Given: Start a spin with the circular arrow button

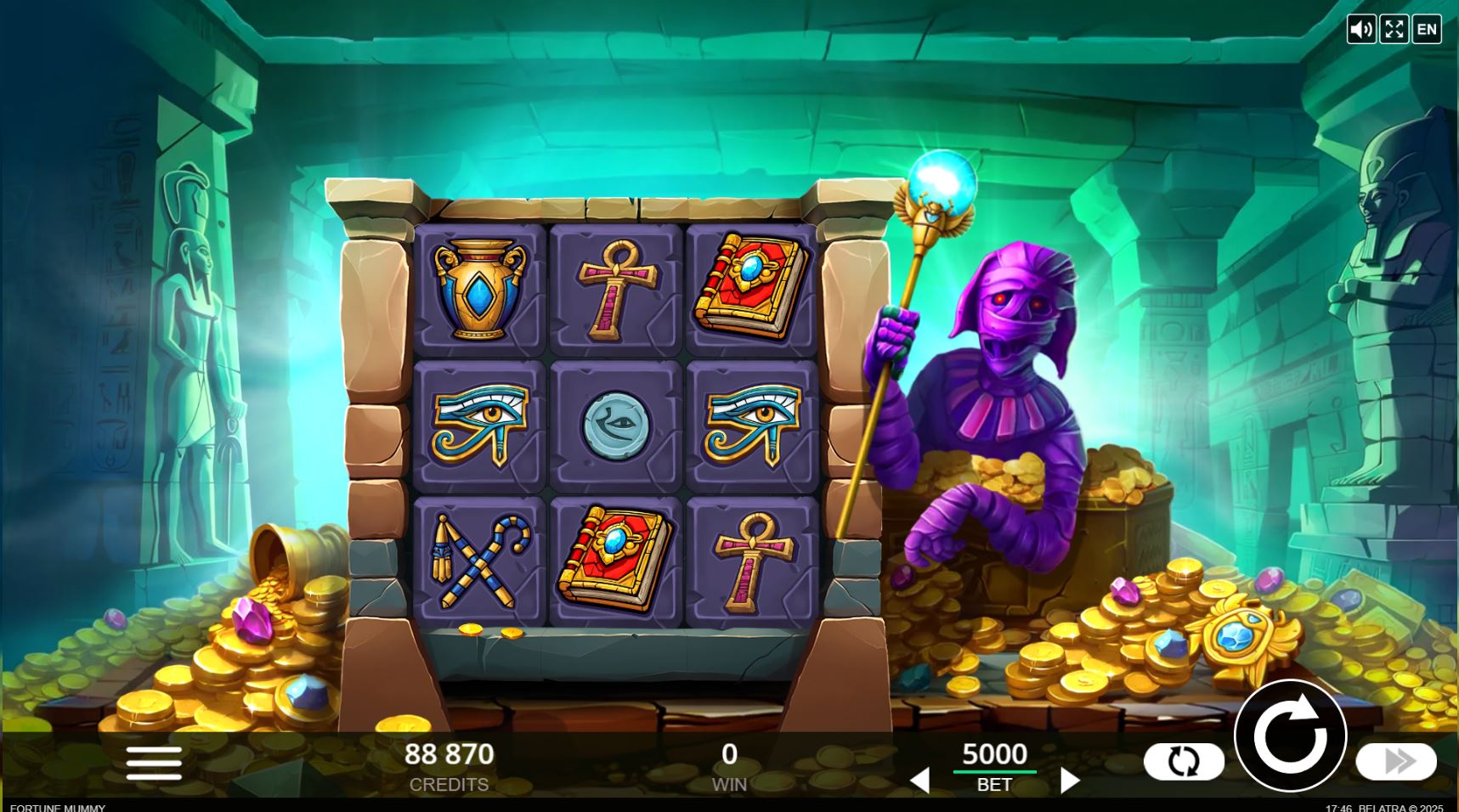Looking at the screenshot, I should [1292, 738].
